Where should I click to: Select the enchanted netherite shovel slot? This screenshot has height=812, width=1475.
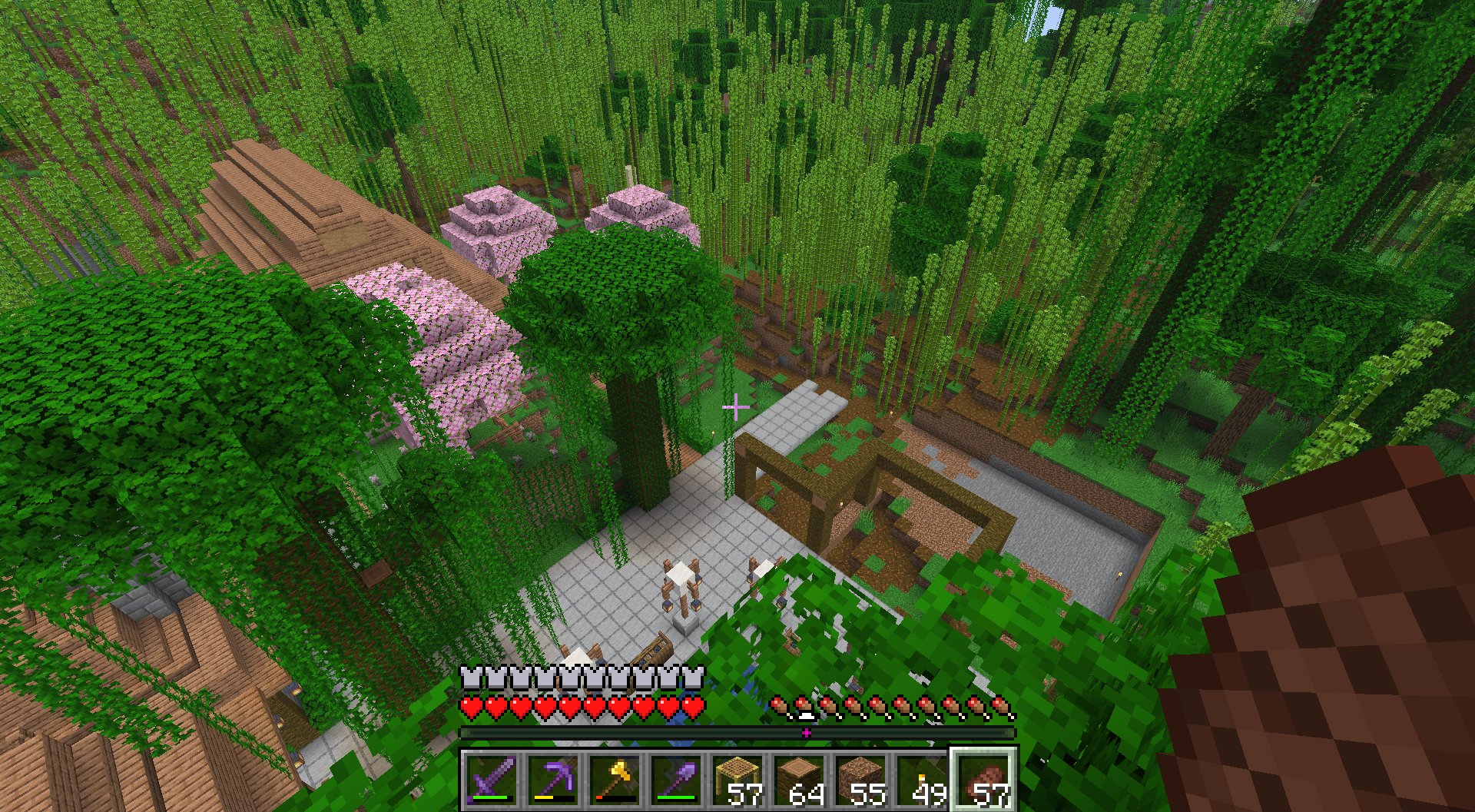pyautogui.click(x=677, y=779)
